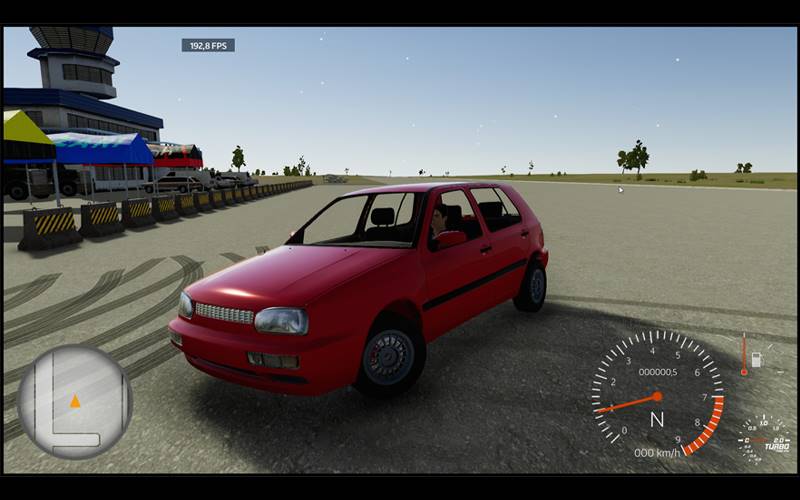
Task: Select the turbo boost gauge
Action: (764, 439)
